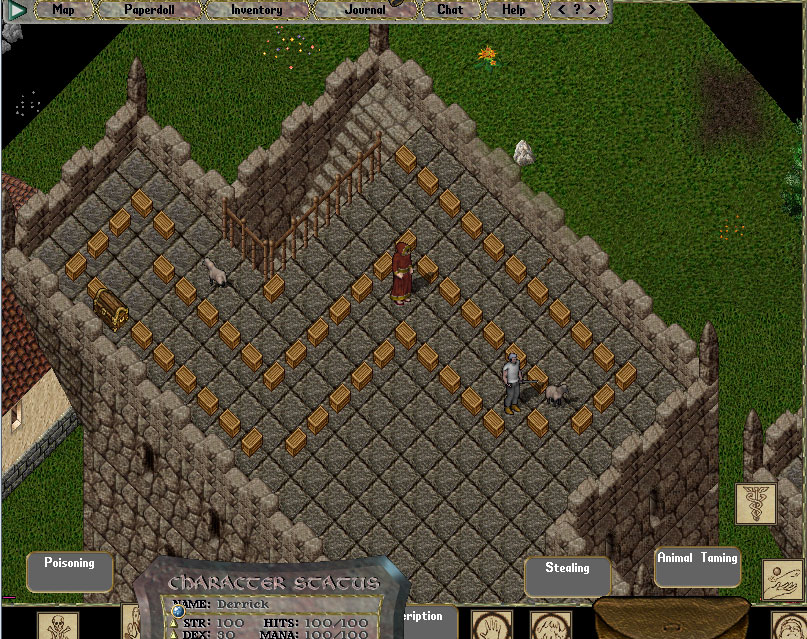The height and width of the screenshot is (639, 807).
Task: Show the Journal
Action: click(x=365, y=10)
